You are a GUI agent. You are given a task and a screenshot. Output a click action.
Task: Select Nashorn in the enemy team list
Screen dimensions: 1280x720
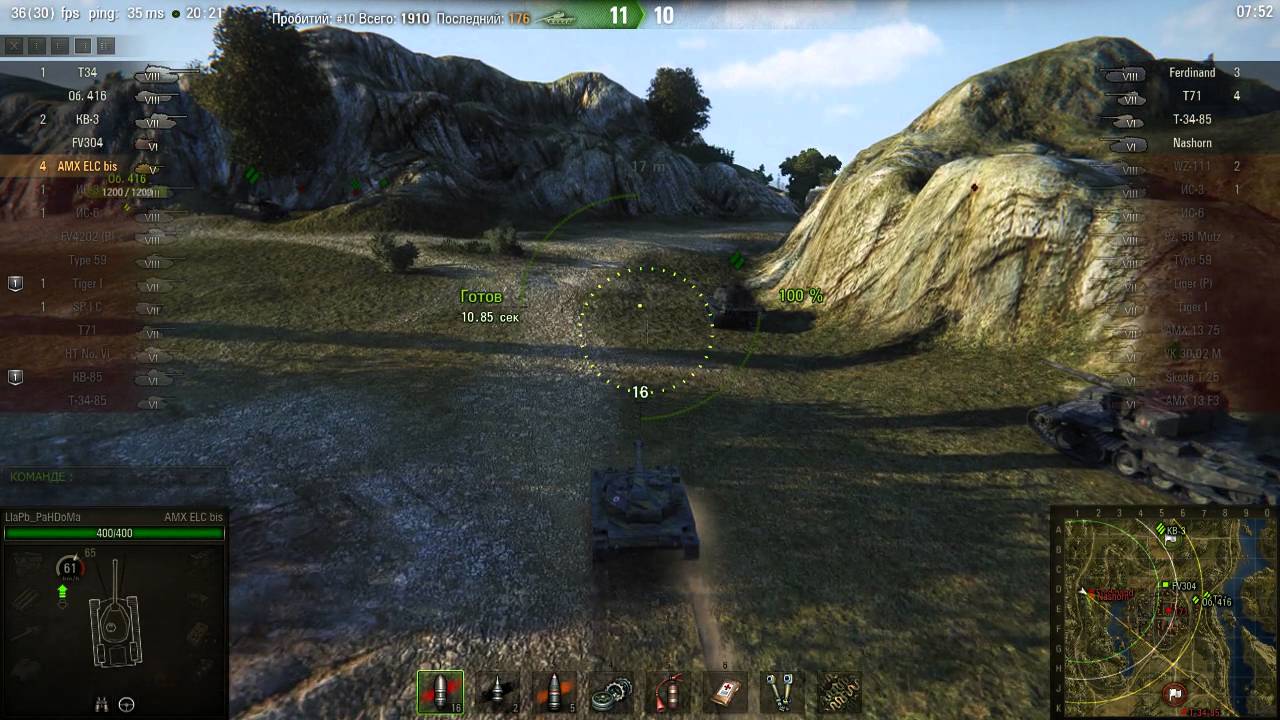click(1191, 143)
